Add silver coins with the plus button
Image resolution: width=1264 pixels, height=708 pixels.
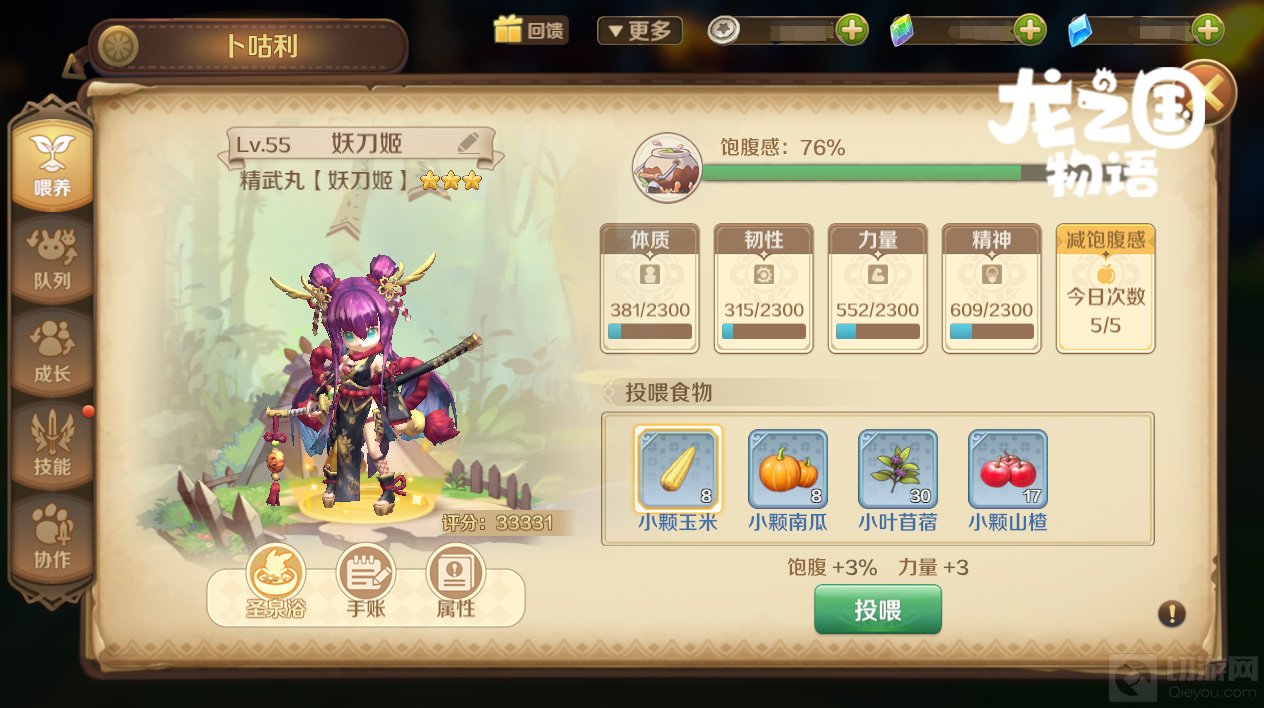click(x=852, y=30)
